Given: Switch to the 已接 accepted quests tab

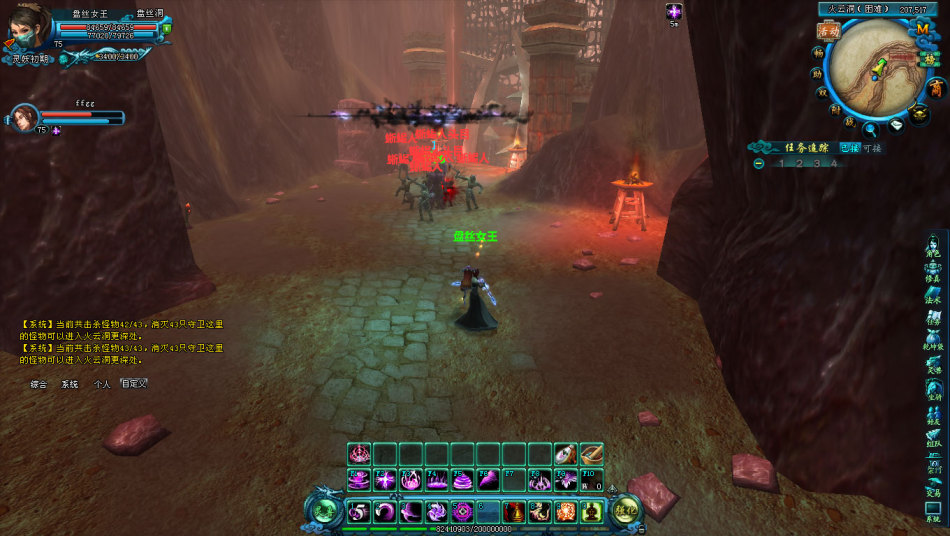Looking at the screenshot, I should tap(849, 147).
